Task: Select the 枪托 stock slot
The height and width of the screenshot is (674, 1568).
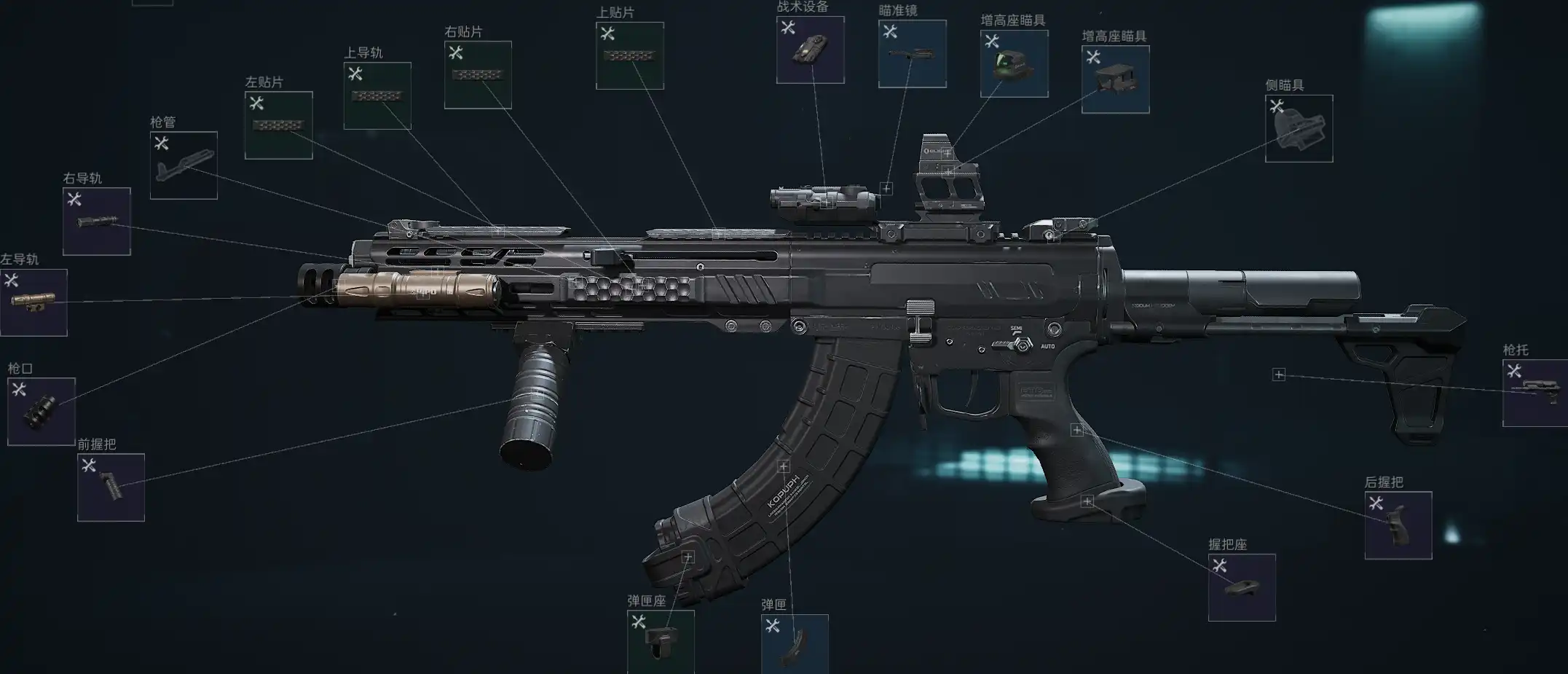Action: click(x=1535, y=393)
